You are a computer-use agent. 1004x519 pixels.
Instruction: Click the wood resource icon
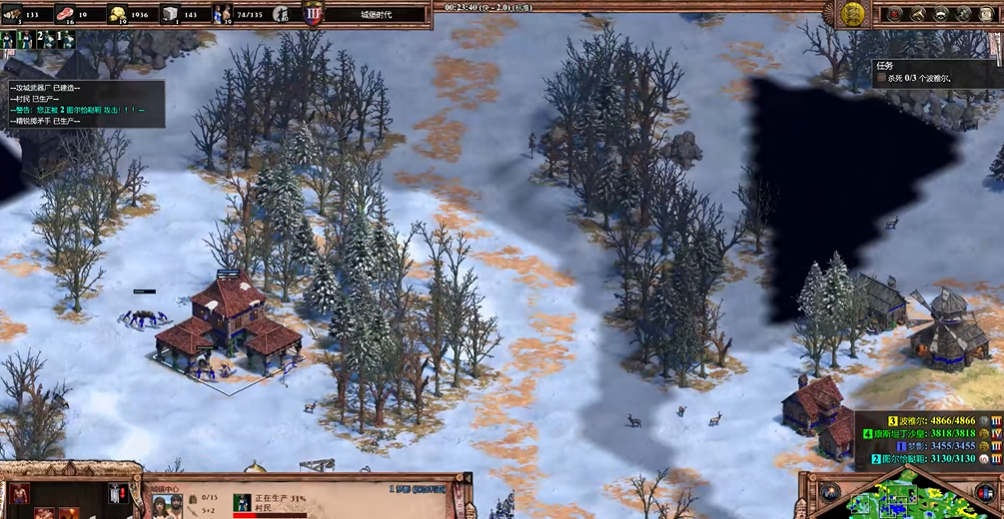pyautogui.click(x=13, y=14)
